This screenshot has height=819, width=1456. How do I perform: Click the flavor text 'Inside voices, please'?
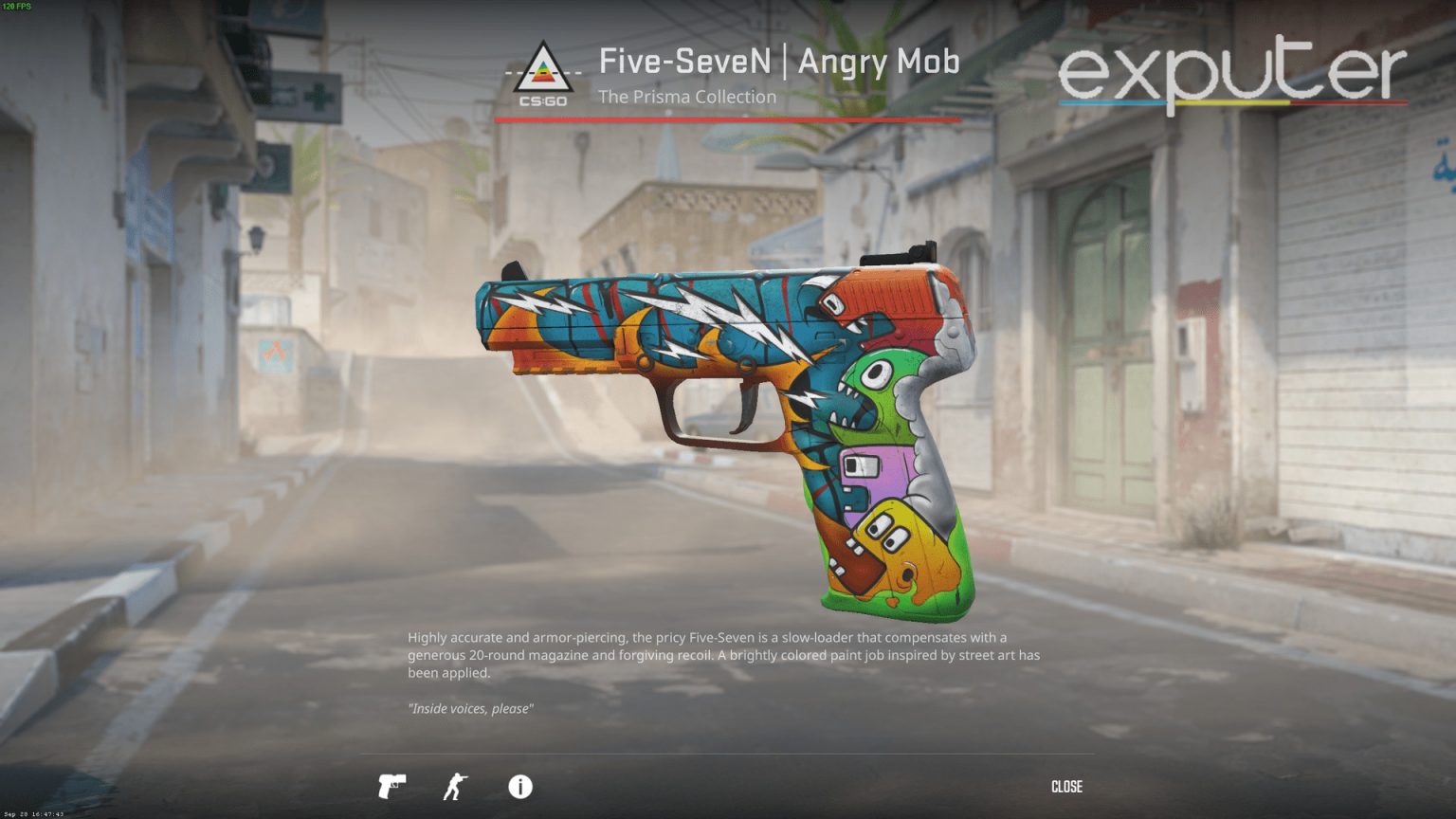471,707
